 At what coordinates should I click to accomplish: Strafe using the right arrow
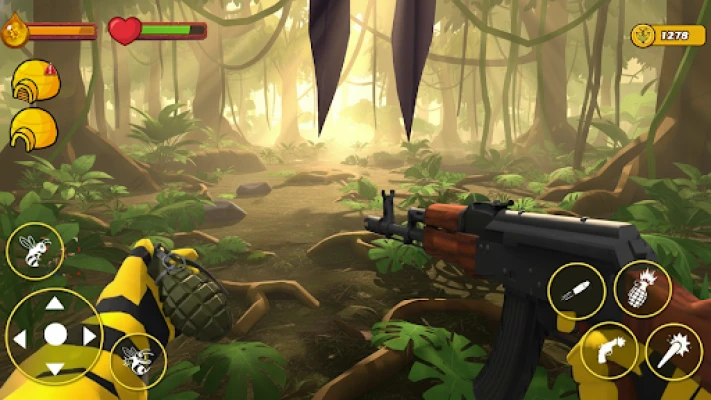(x=88, y=336)
